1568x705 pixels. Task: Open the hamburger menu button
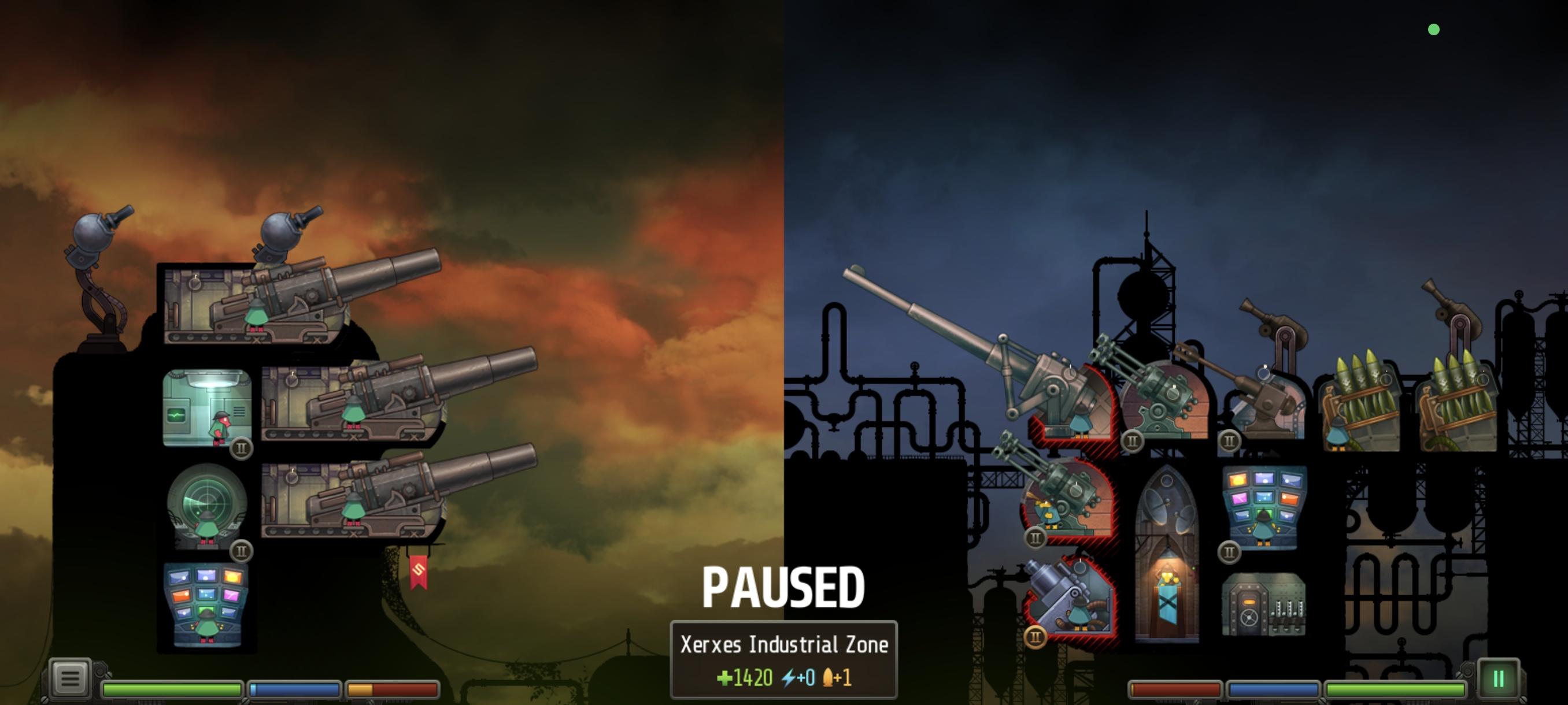69,678
